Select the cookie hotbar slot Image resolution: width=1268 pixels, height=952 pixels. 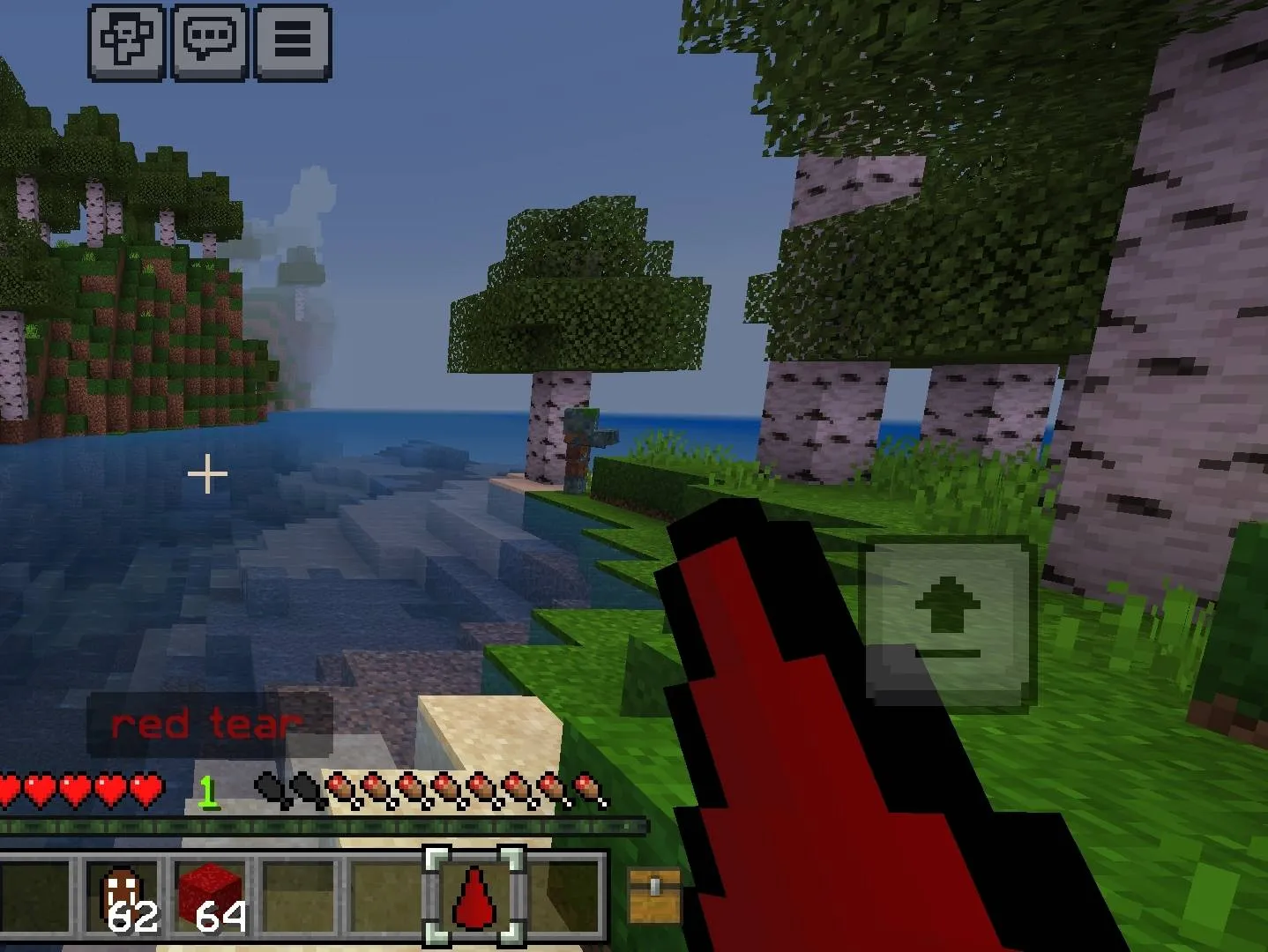(123, 896)
